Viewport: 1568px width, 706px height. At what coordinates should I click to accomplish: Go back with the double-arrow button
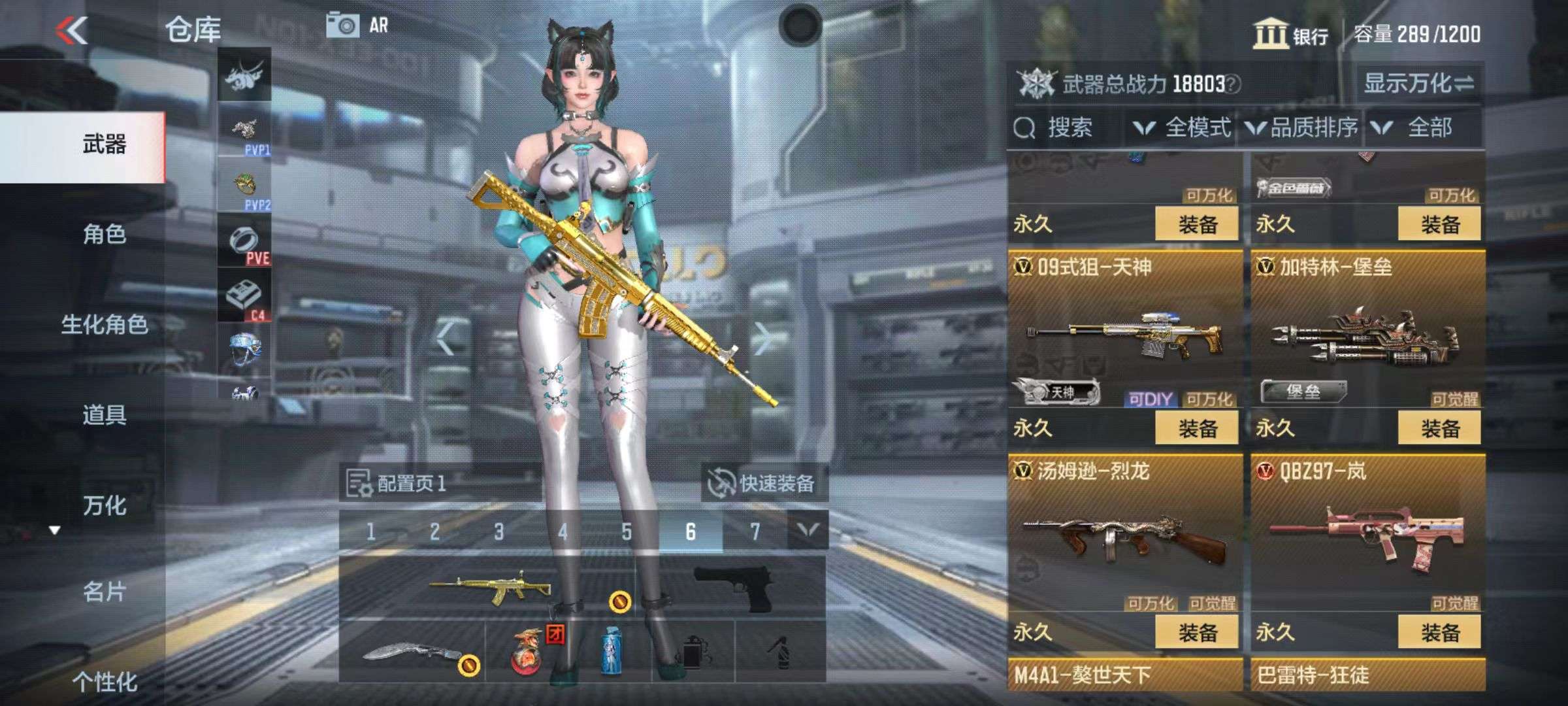tap(72, 30)
